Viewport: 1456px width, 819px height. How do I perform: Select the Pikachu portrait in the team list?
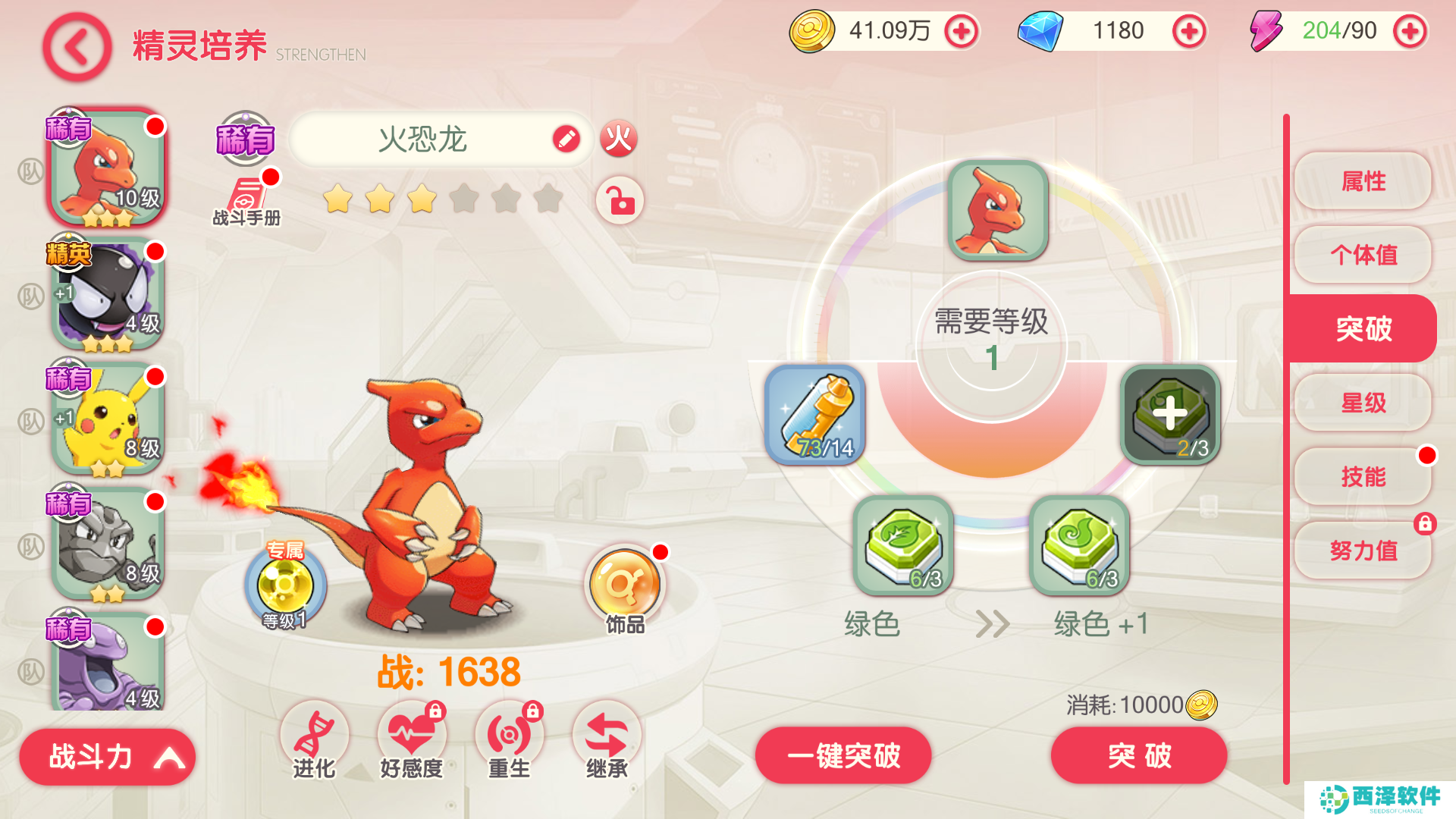pyautogui.click(x=108, y=419)
